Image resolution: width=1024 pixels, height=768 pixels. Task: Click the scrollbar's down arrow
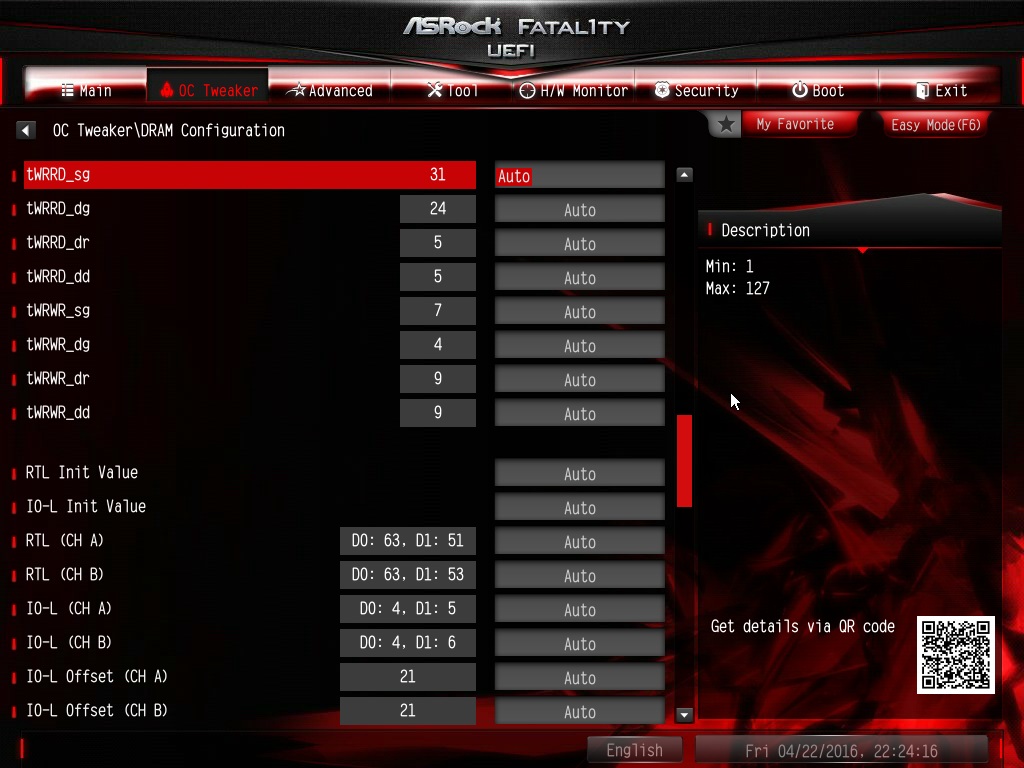click(x=685, y=714)
